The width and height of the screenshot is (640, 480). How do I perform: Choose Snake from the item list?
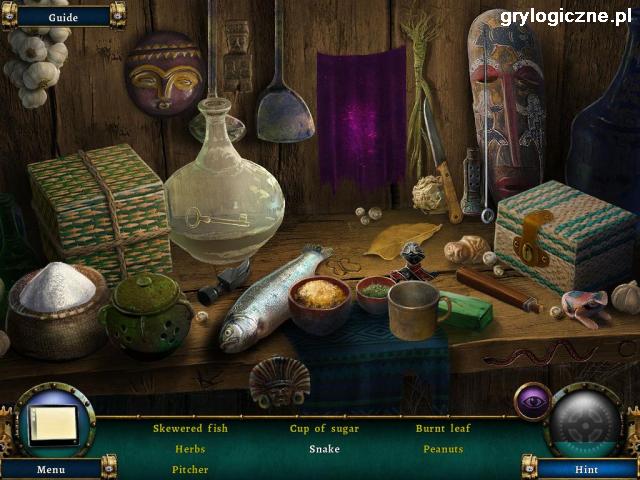tap(324, 449)
